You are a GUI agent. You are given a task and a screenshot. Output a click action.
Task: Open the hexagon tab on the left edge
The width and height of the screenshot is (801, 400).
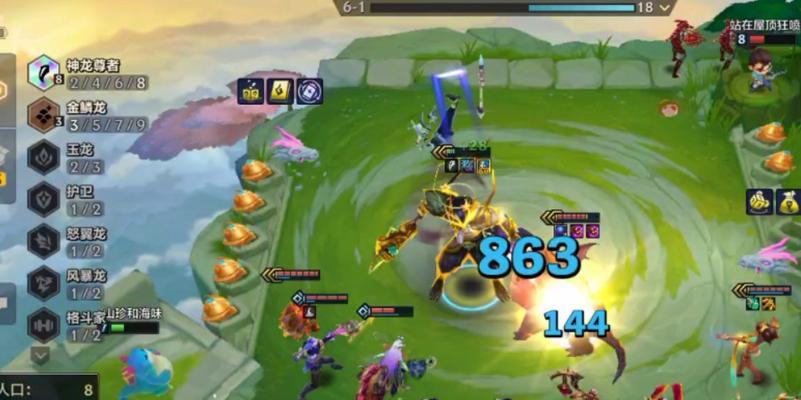pos(4,89)
